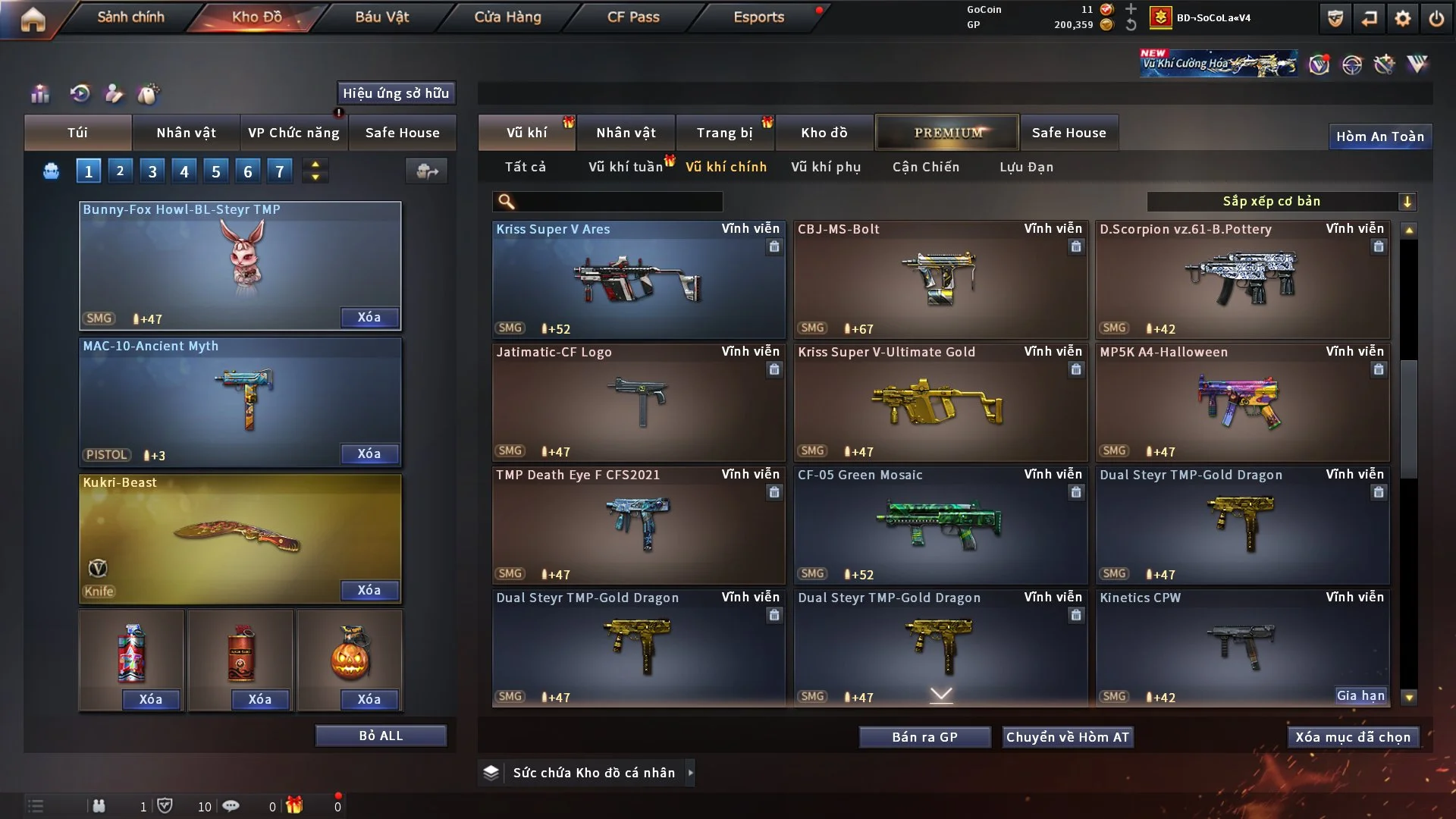Viewport: 1456px width, 819px height.
Task: Remove the Kukri-Beast knife with Xóa
Action: tap(369, 590)
